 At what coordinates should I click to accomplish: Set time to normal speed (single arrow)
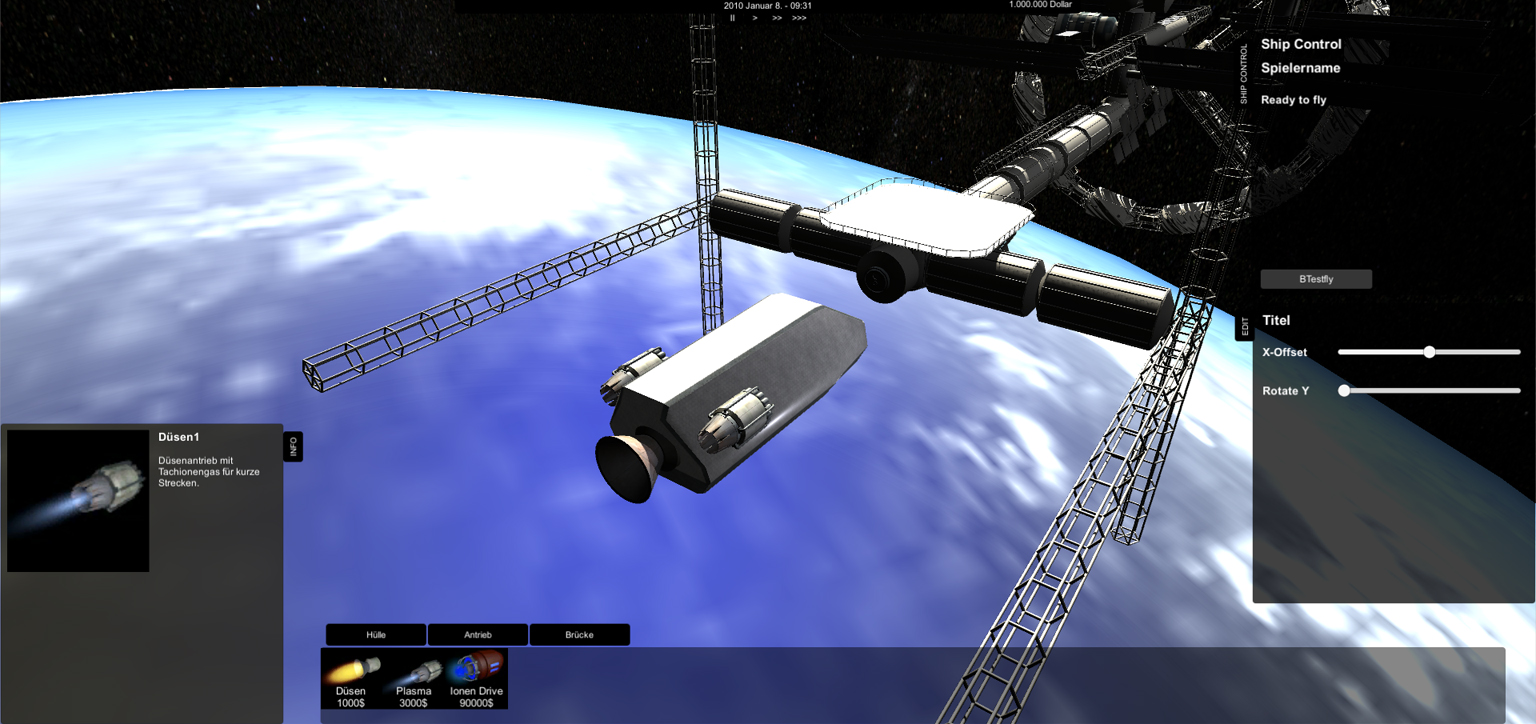(754, 18)
